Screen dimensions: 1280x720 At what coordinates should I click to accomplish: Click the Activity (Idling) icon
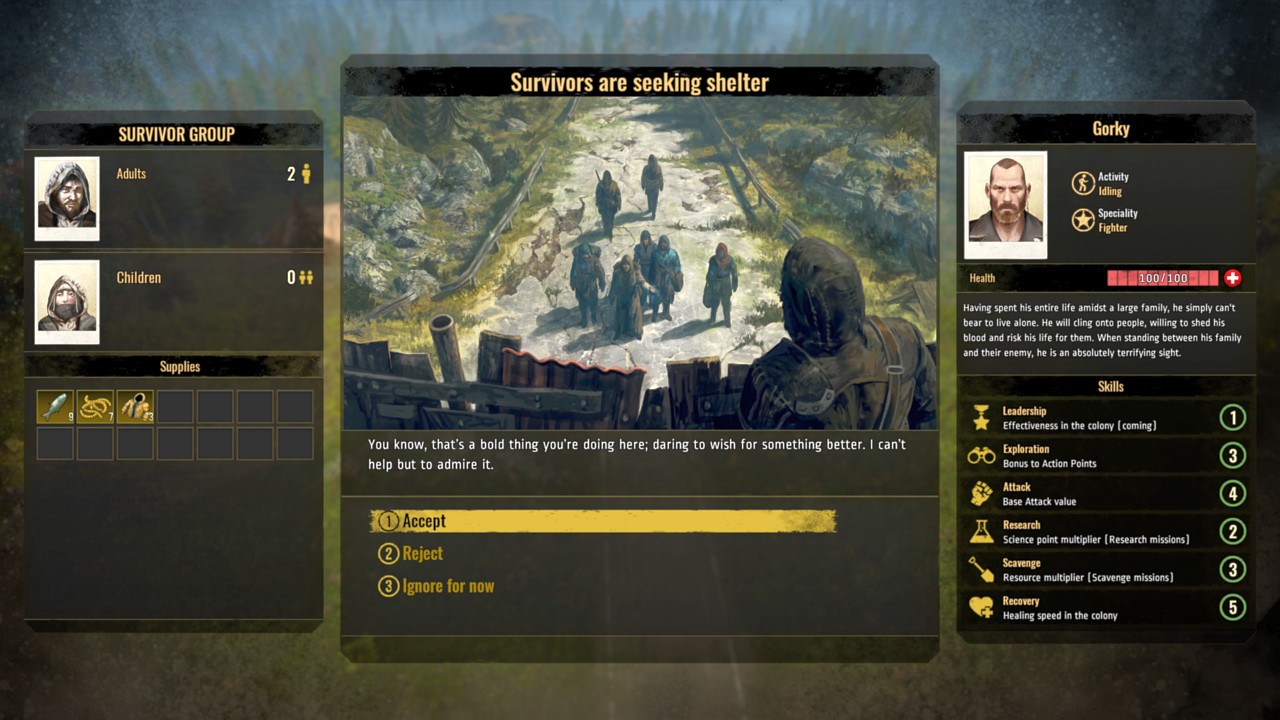click(x=1081, y=182)
